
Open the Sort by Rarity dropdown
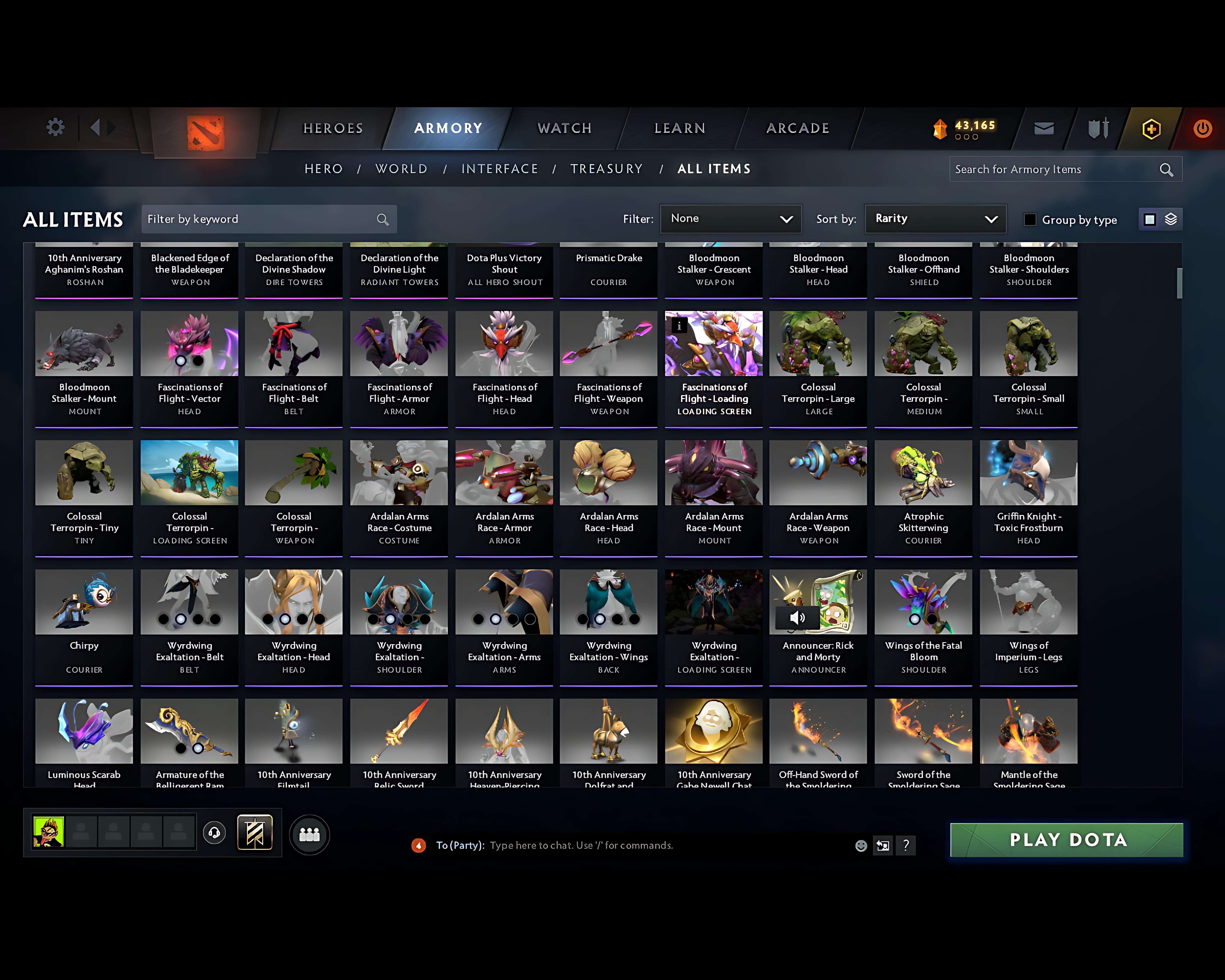tap(935, 219)
